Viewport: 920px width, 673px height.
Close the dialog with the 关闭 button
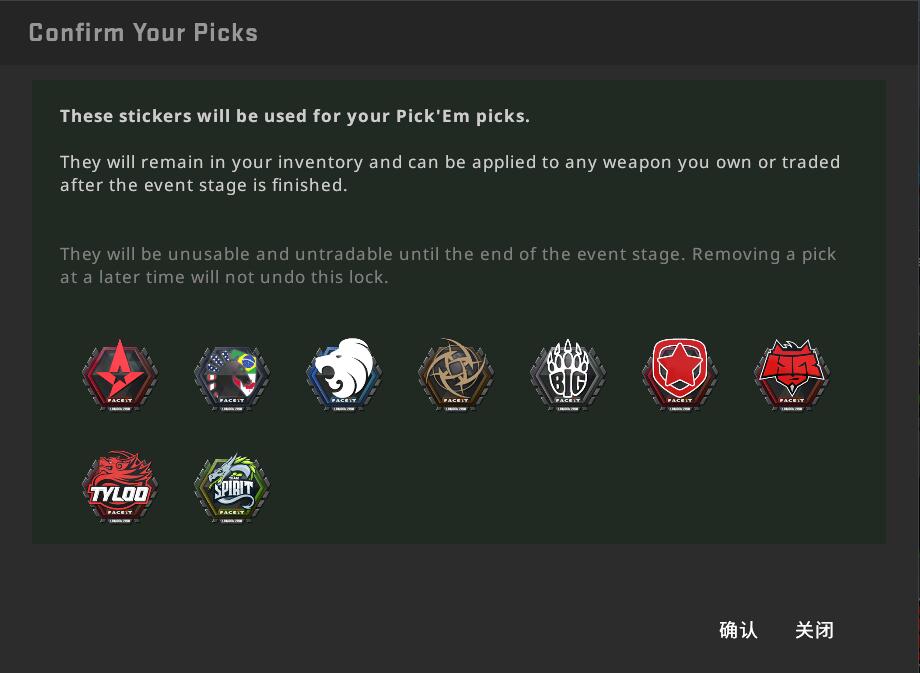coord(814,630)
